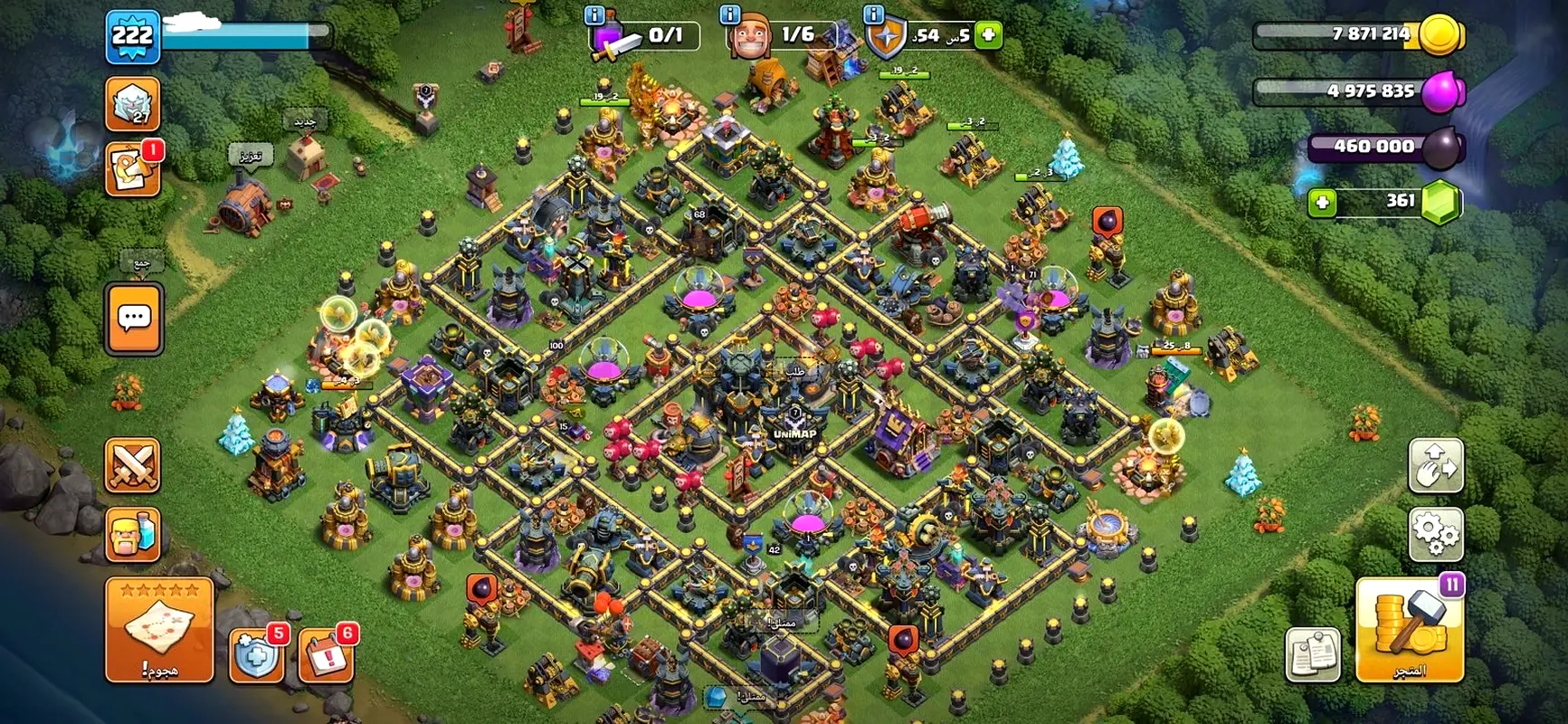Open the laboratory potion sword indicator

(607, 38)
